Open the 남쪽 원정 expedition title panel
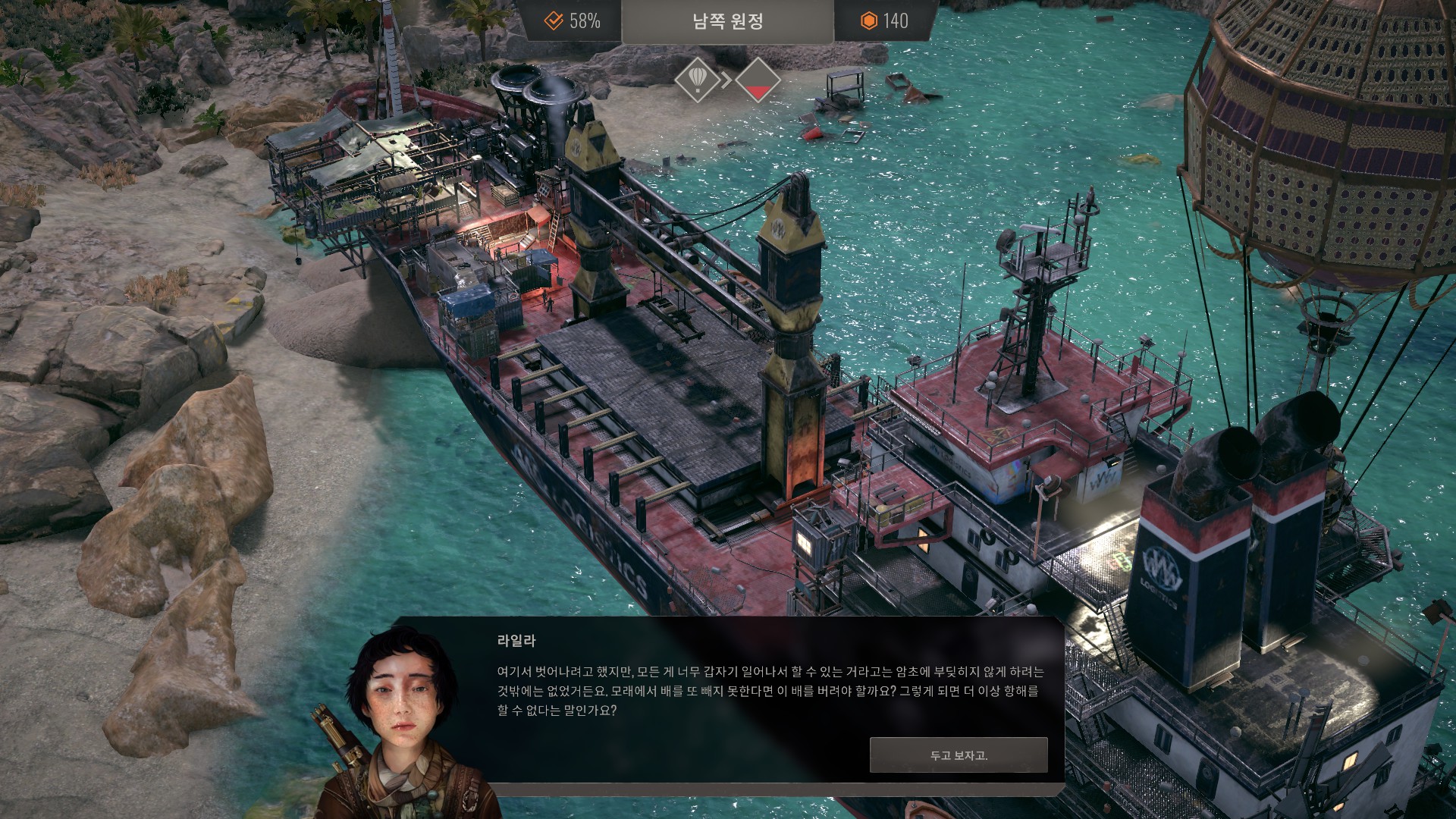Viewport: 1456px width, 819px height. click(x=727, y=21)
